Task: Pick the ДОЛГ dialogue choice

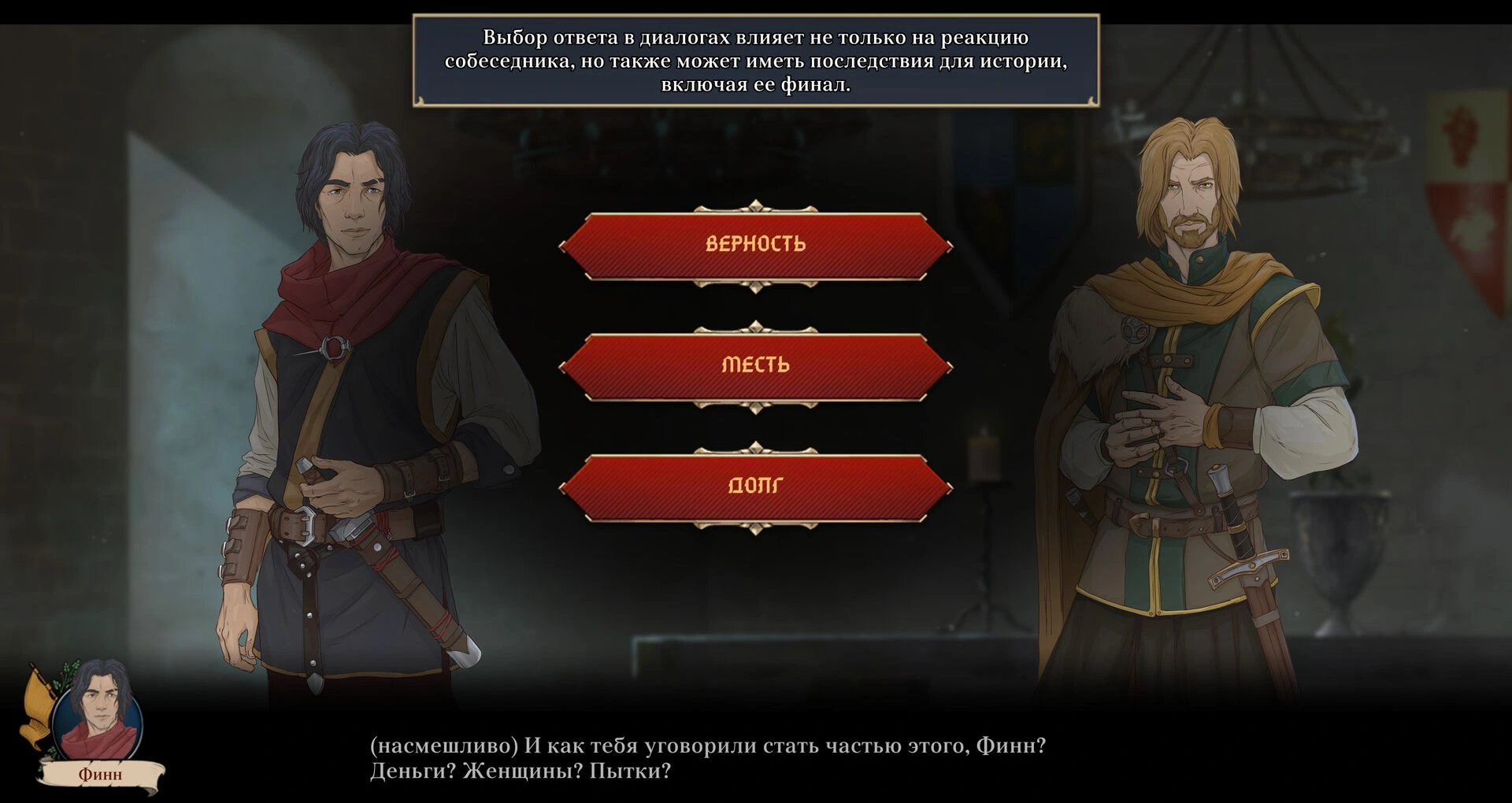Action: click(755, 487)
